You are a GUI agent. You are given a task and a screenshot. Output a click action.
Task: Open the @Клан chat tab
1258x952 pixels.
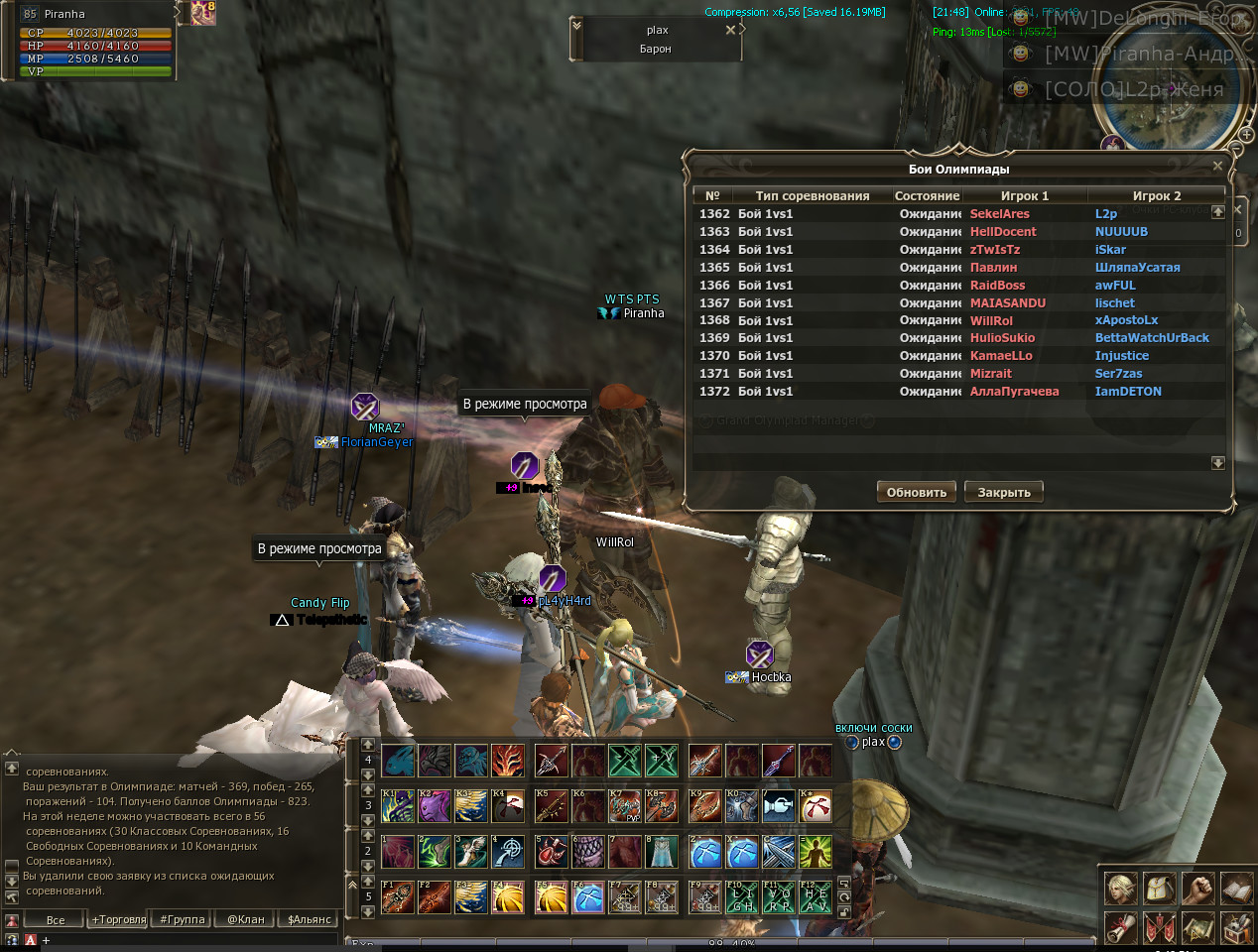(246, 919)
